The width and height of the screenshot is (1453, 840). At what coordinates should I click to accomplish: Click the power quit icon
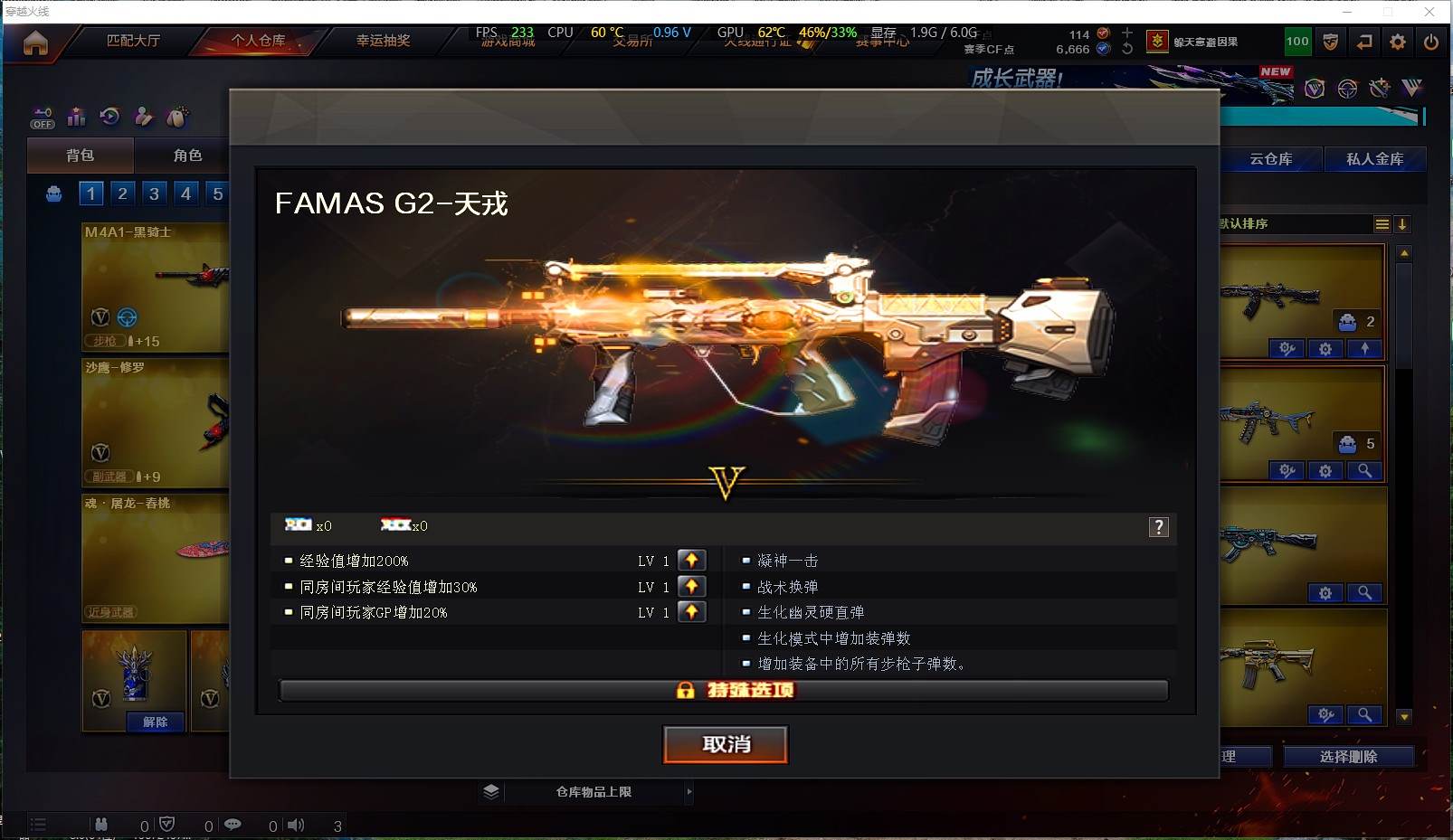pyautogui.click(x=1430, y=42)
